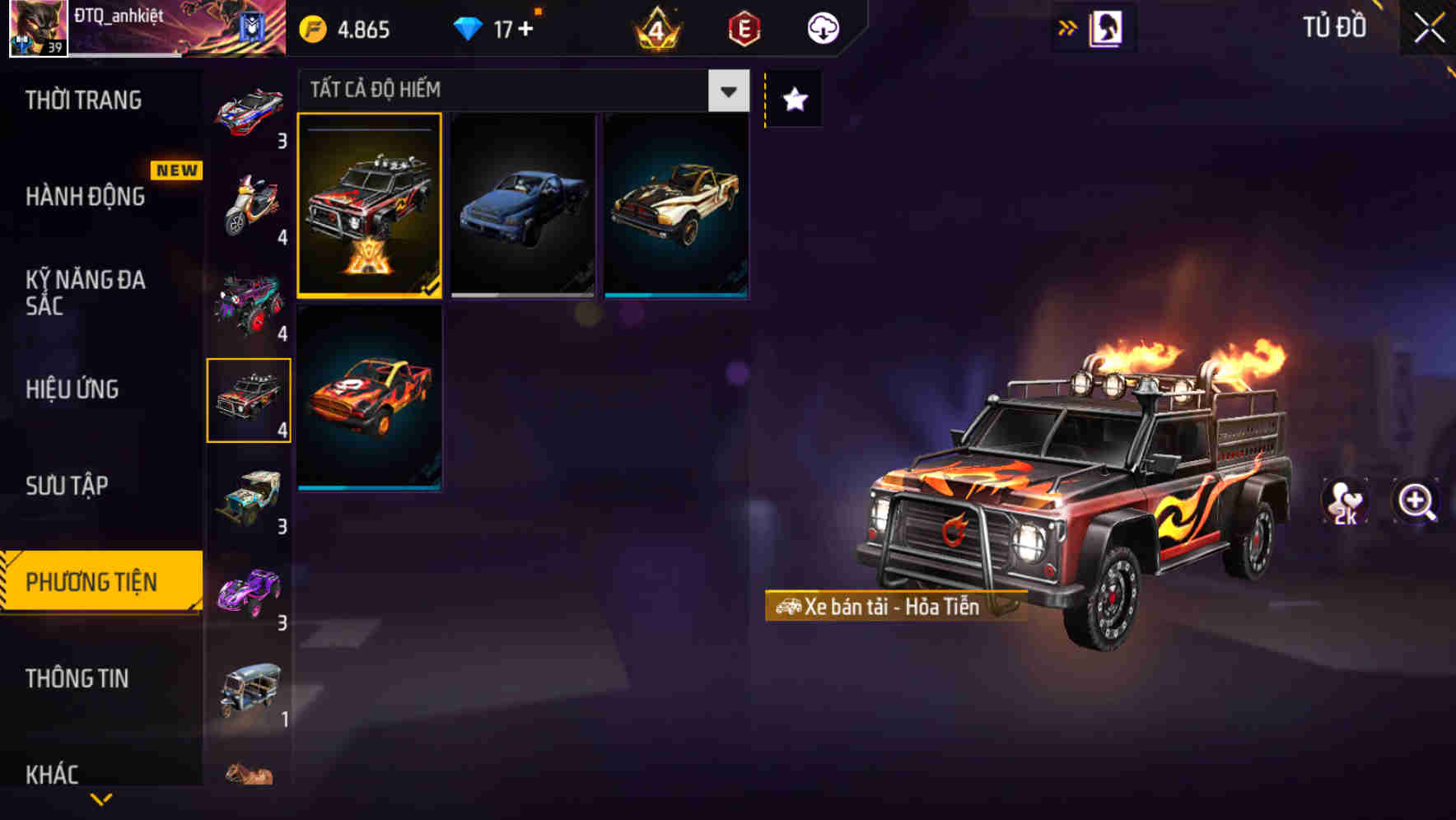Toggle the favorite star filter
The width and height of the screenshot is (1456, 820).
793,99
